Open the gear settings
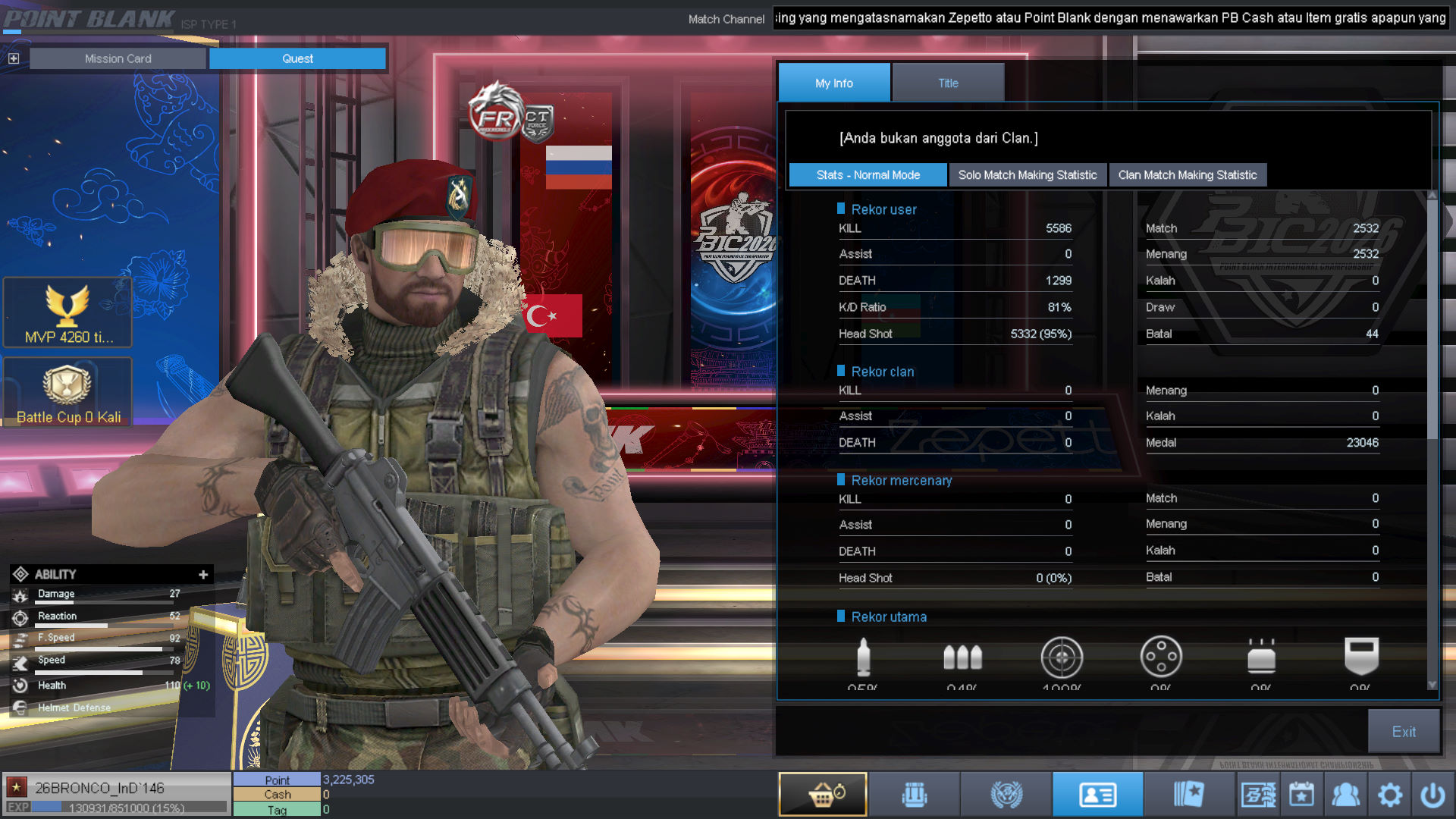Viewport: 1456px width, 819px height. tap(1389, 795)
